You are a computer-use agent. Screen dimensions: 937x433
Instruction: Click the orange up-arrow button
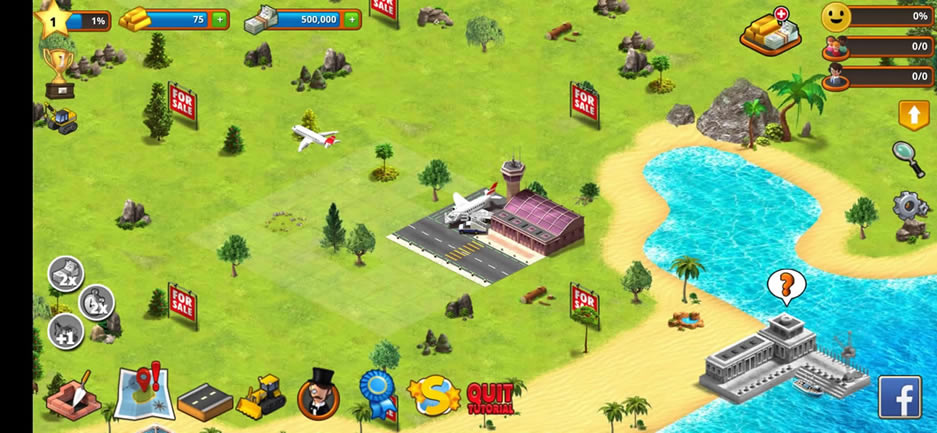tap(913, 115)
